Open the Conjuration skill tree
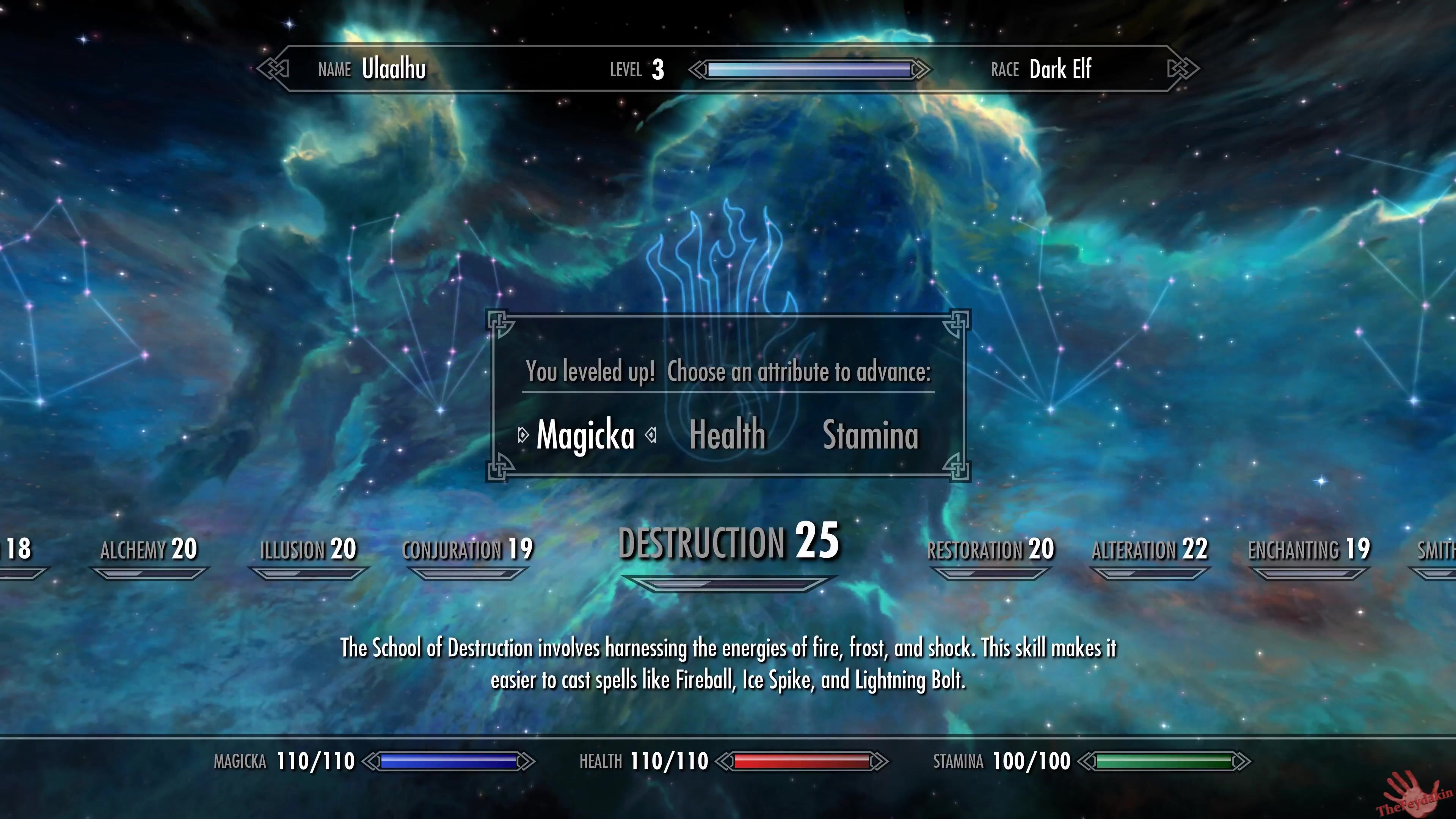Image resolution: width=1456 pixels, height=819 pixels. [468, 549]
